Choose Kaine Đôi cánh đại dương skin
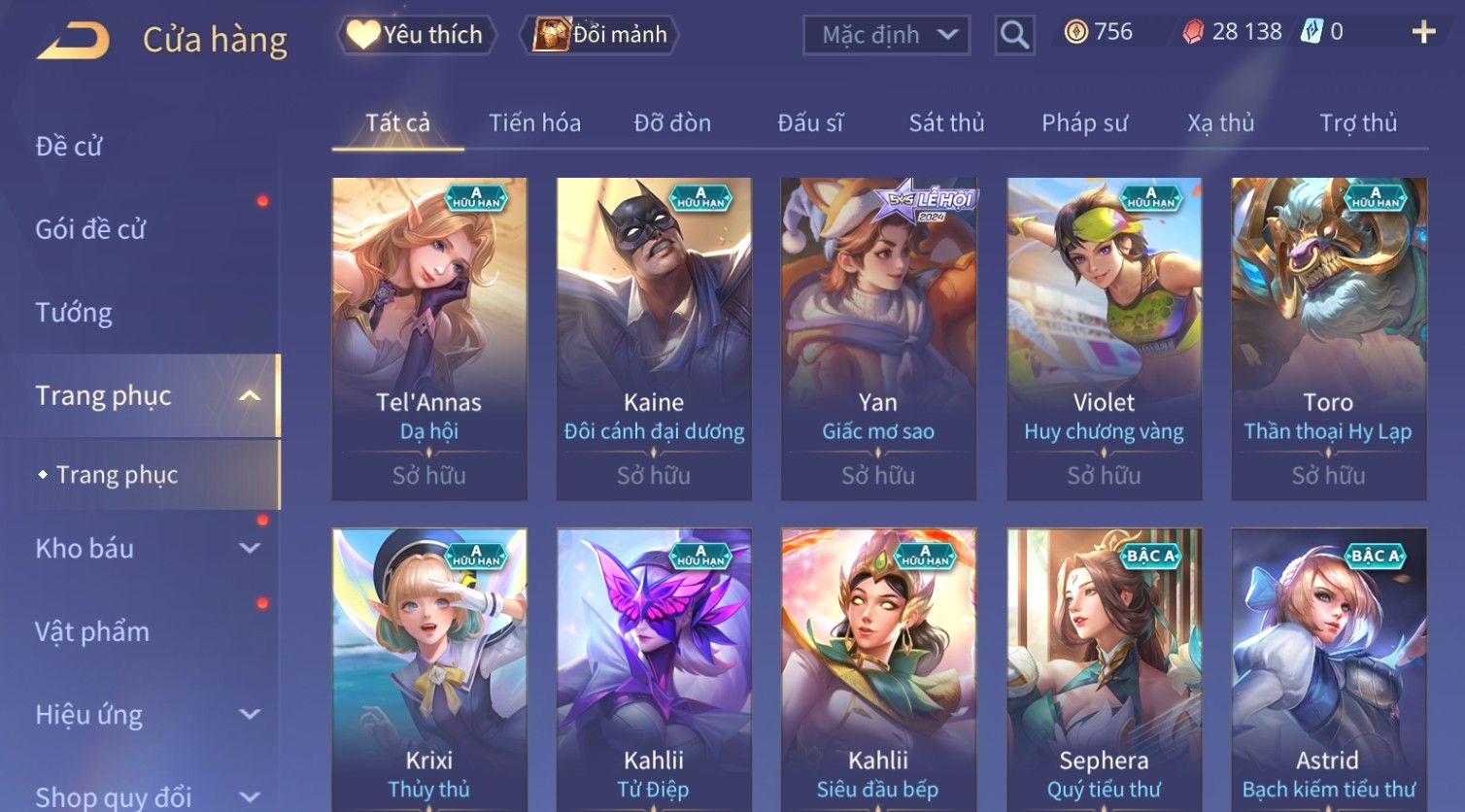The height and width of the screenshot is (812, 1465). (x=654, y=338)
